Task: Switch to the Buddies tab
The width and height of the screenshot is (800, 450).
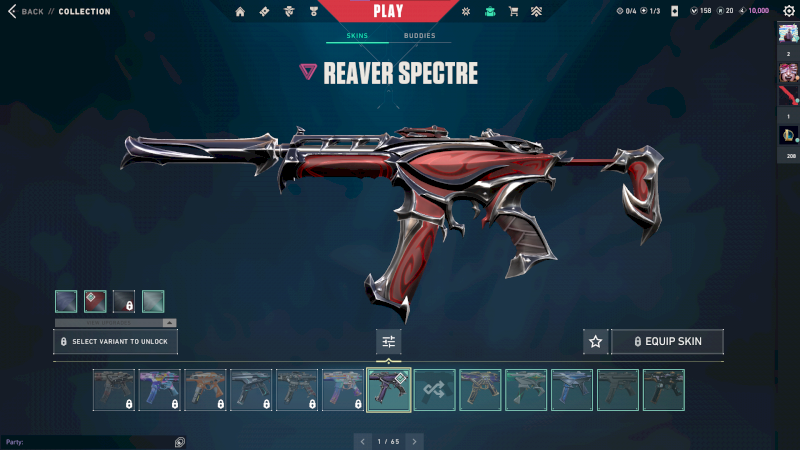Action: coord(419,36)
